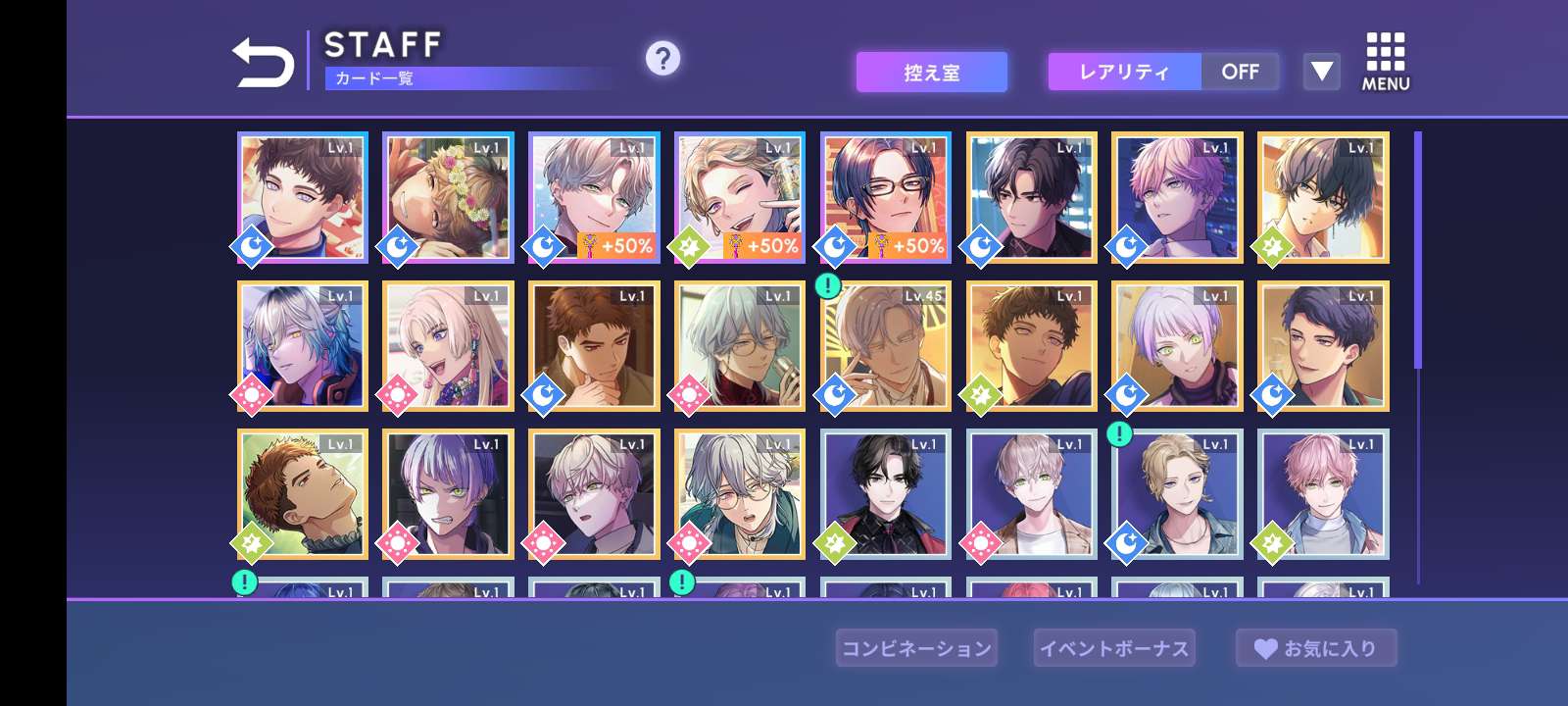Select the flower-crown staff card
Viewport: 1568px width, 706px height.
(448, 197)
